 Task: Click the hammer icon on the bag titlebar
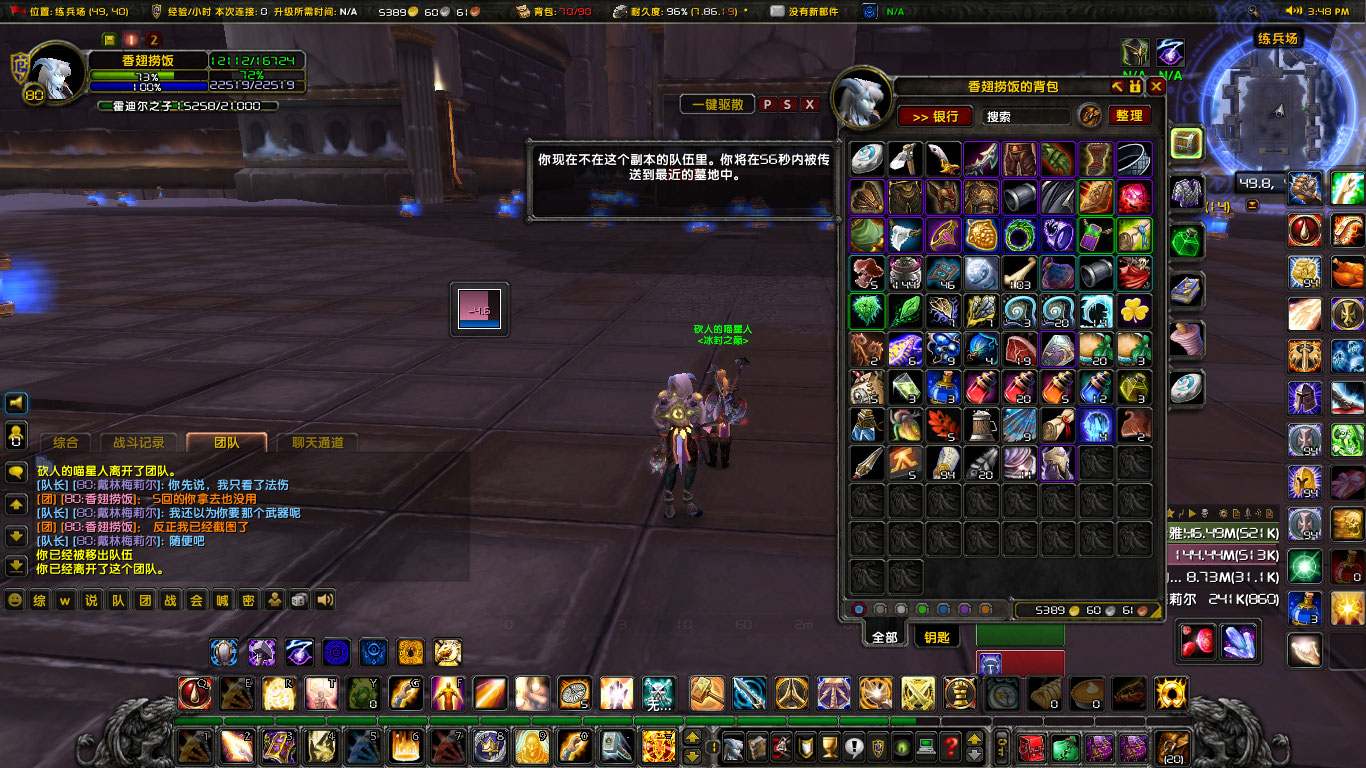click(1117, 87)
